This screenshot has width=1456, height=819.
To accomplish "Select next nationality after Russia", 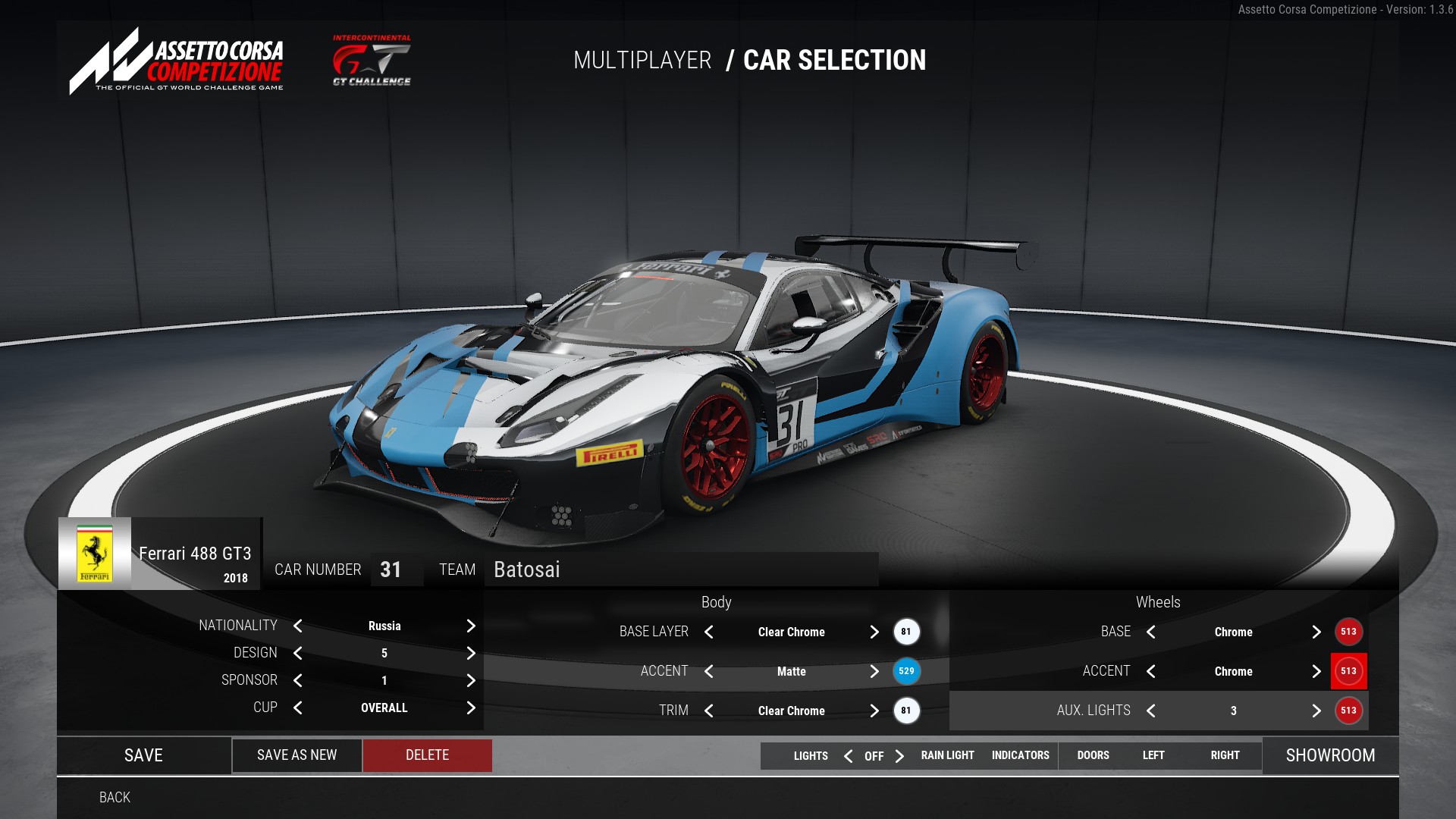I will [x=471, y=626].
